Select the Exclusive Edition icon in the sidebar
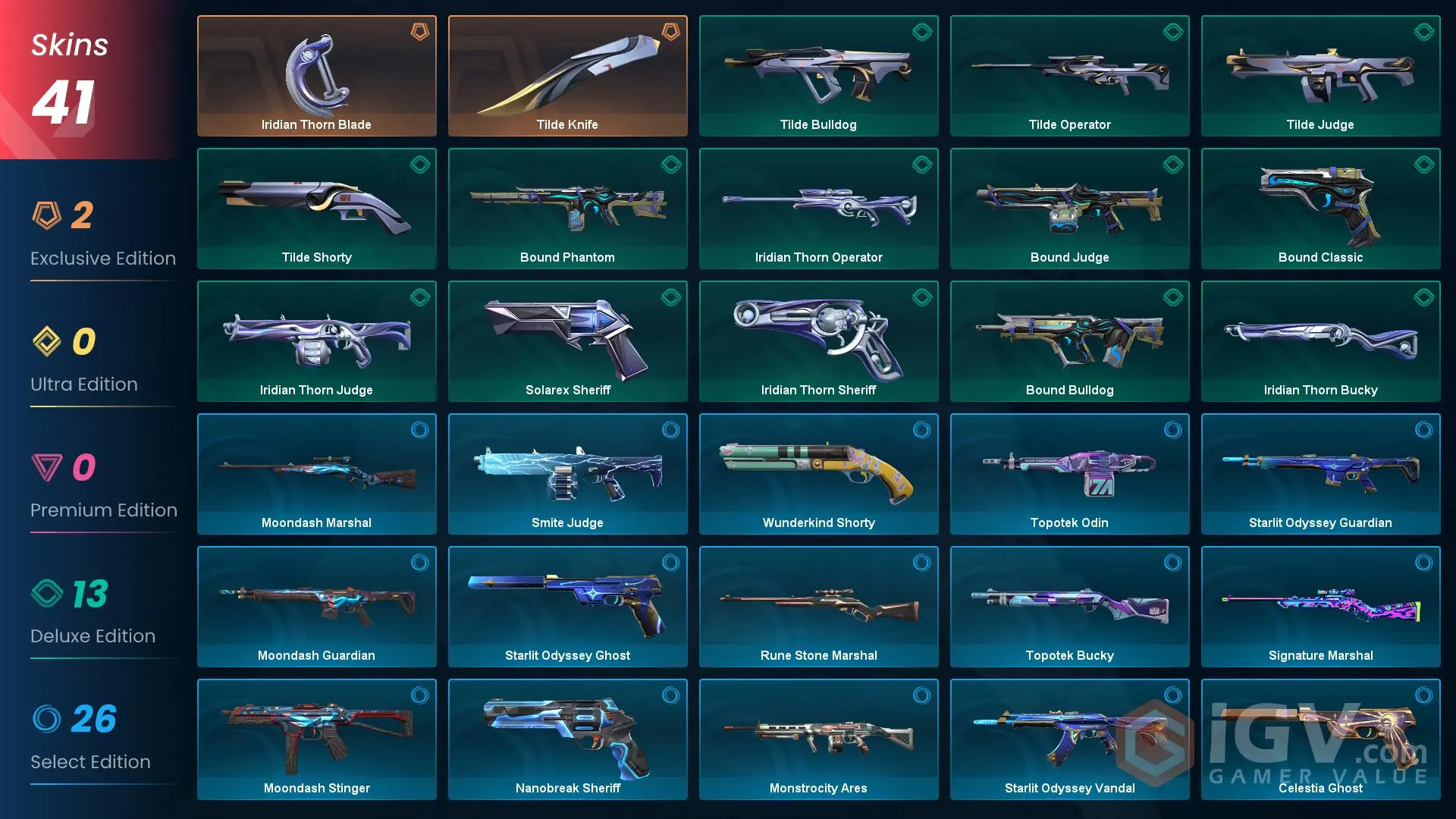Screen dimensions: 1456x819 49,217
